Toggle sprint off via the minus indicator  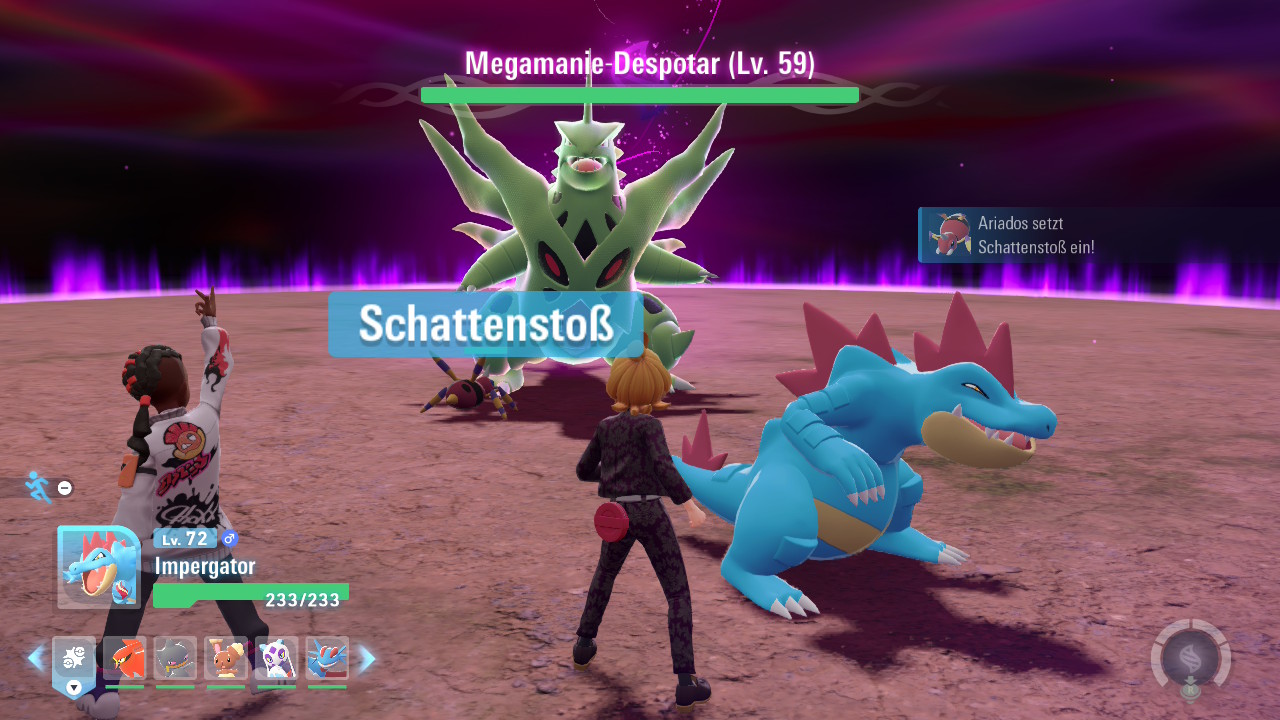pos(64,488)
